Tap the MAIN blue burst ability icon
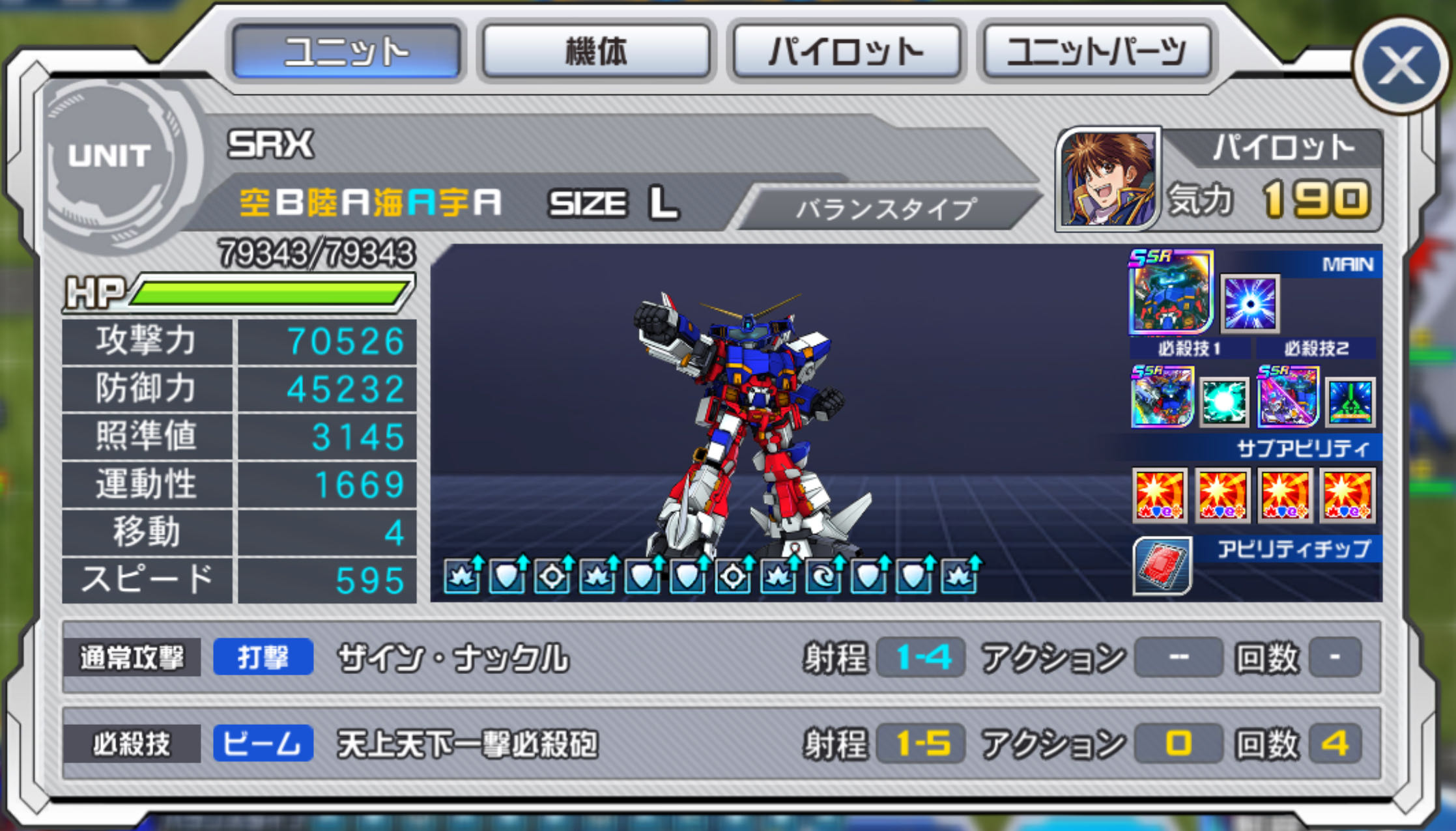 pos(1249,303)
